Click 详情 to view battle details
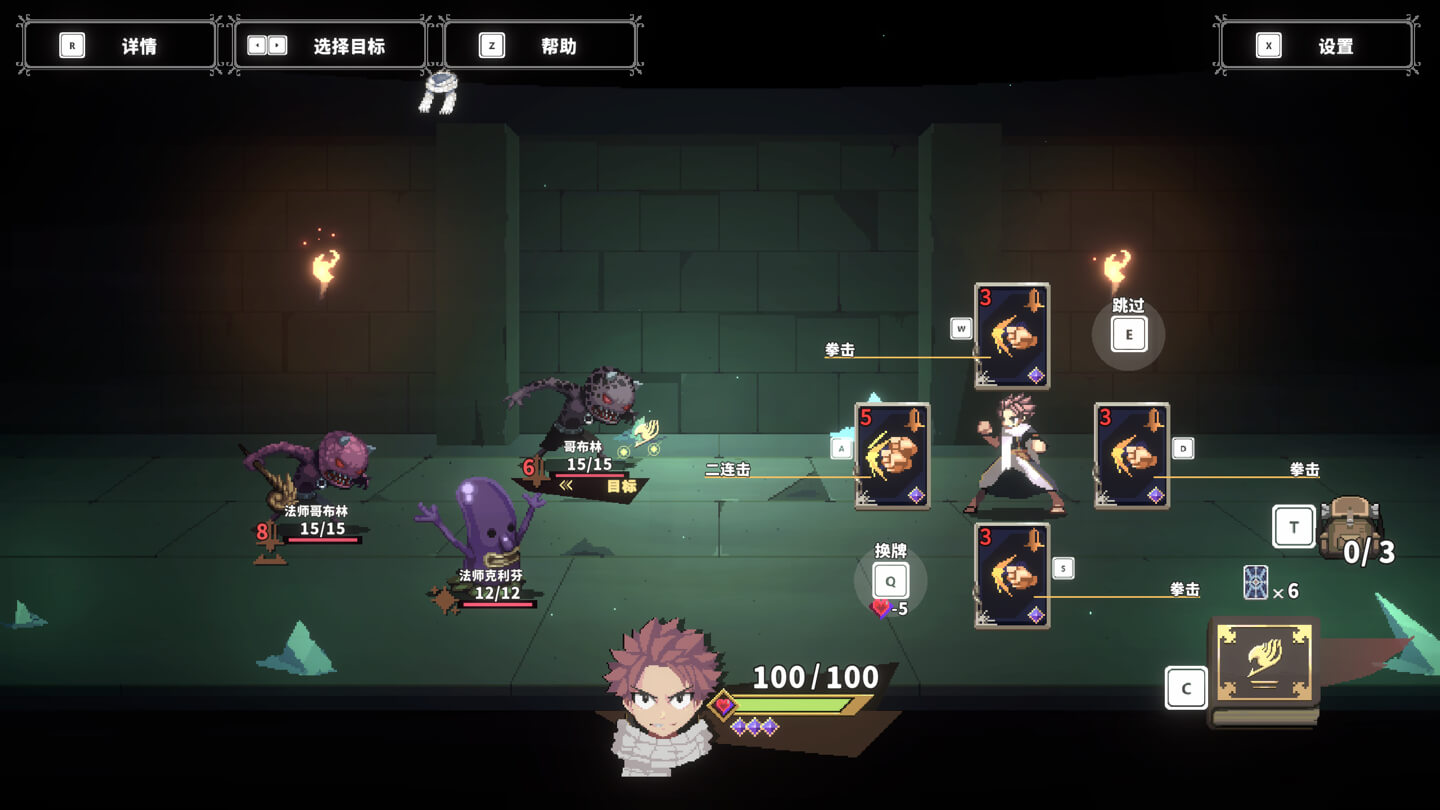This screenshot has width=1440, height=810. (x=120, y=45)
